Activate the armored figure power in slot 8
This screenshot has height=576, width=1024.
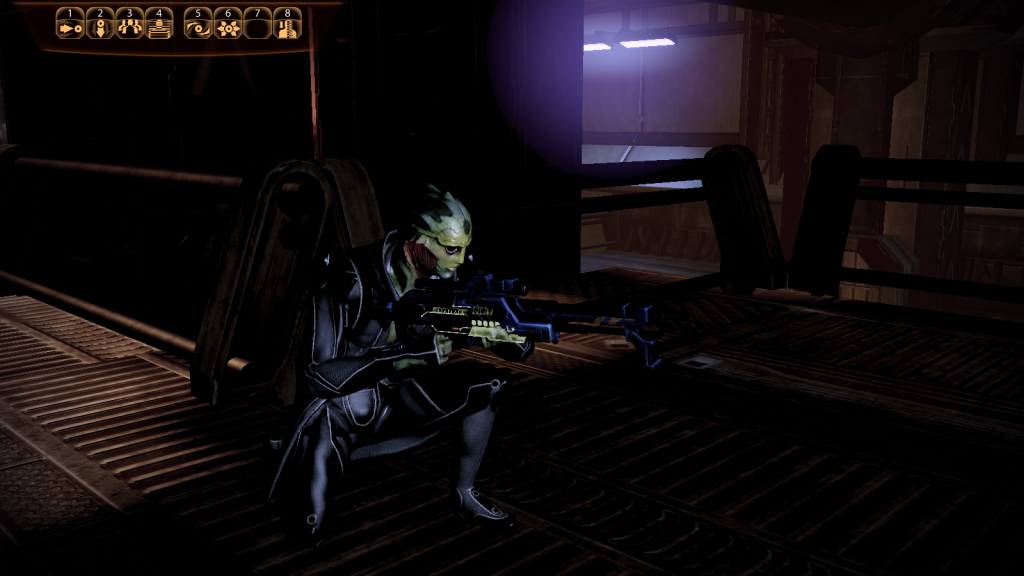click(288, 28)
